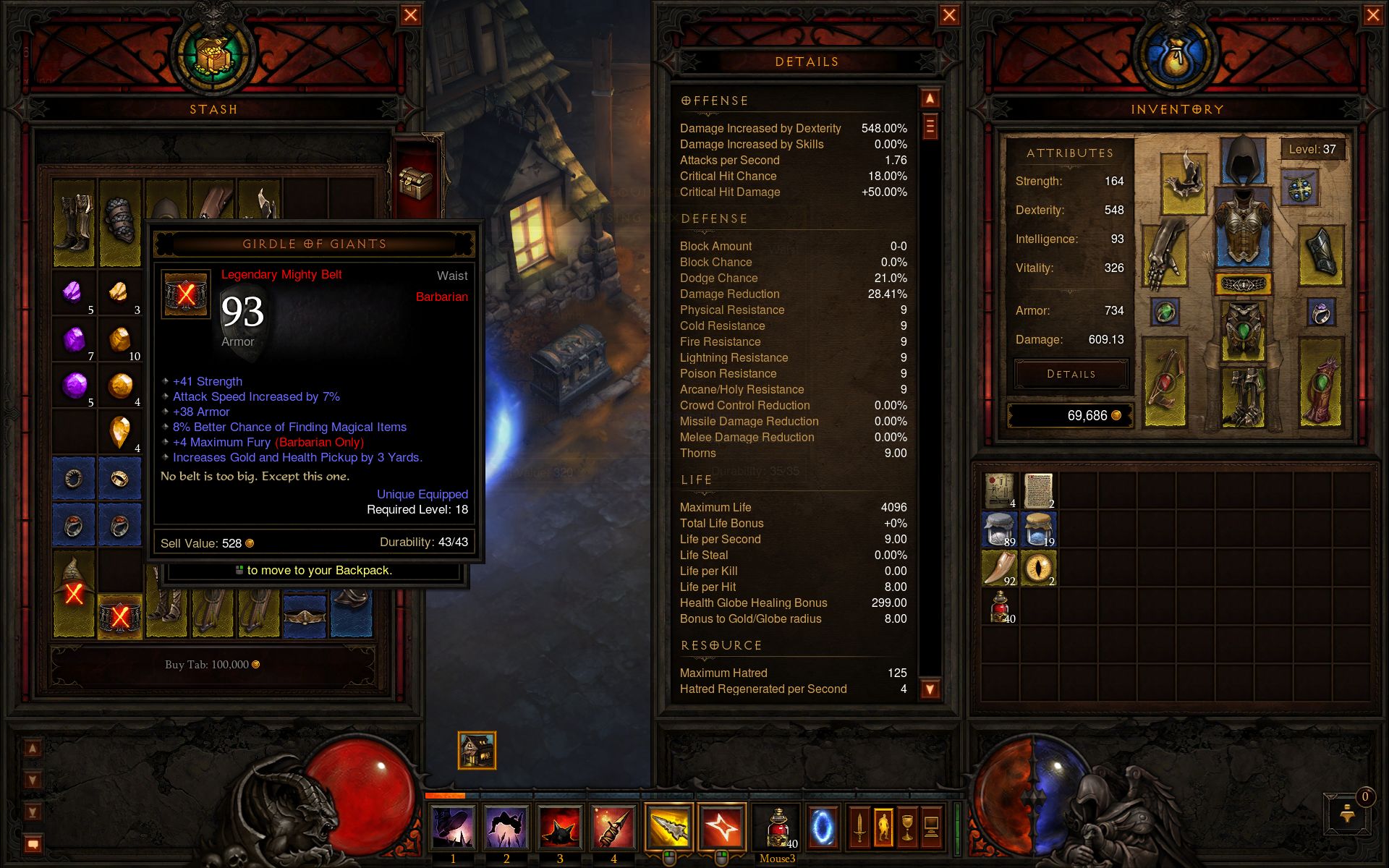Select the equipped bow weapon slot

pos(1166,383)
